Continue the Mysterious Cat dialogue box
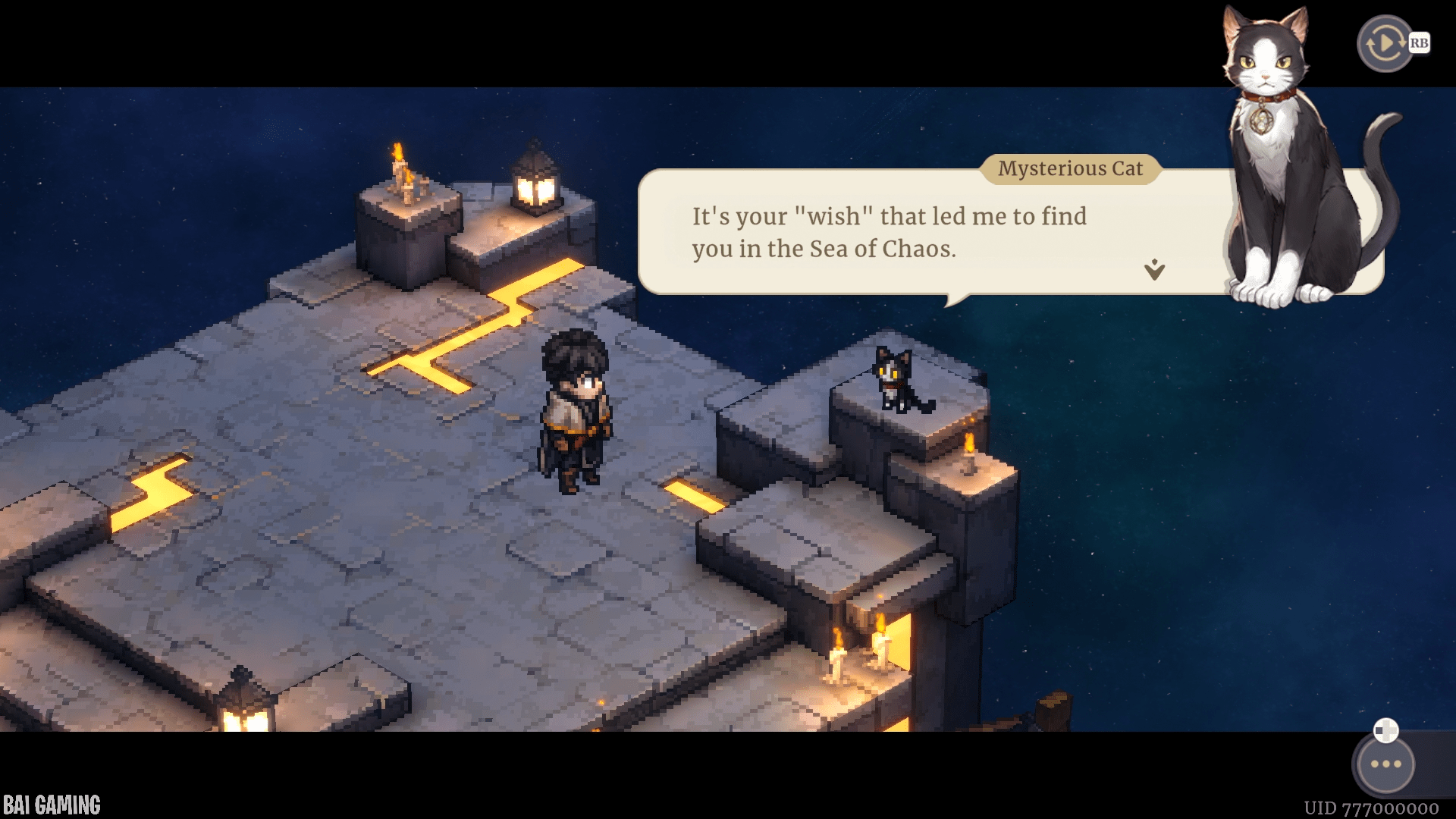1456x819 pixels. click(x=887, y=232)
